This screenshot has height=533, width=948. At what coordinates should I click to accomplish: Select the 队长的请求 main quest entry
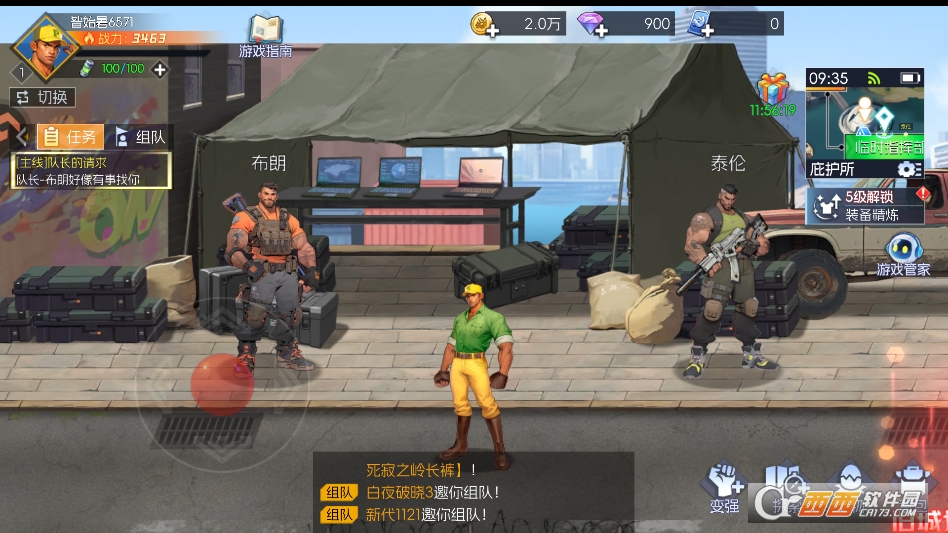point(91,170)
